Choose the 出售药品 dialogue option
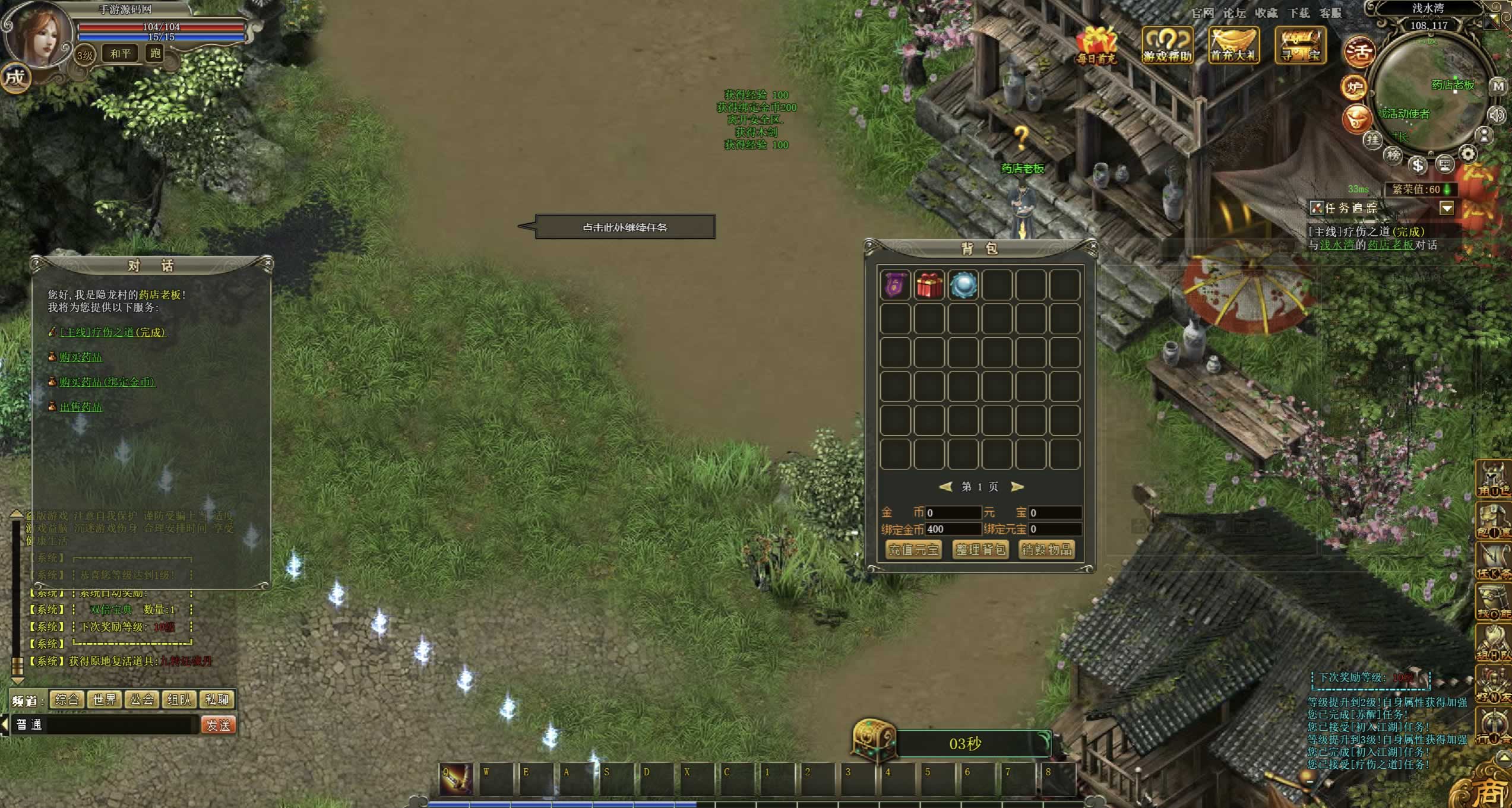This screenshot has width=1512, height=808. tap(81, 407)
